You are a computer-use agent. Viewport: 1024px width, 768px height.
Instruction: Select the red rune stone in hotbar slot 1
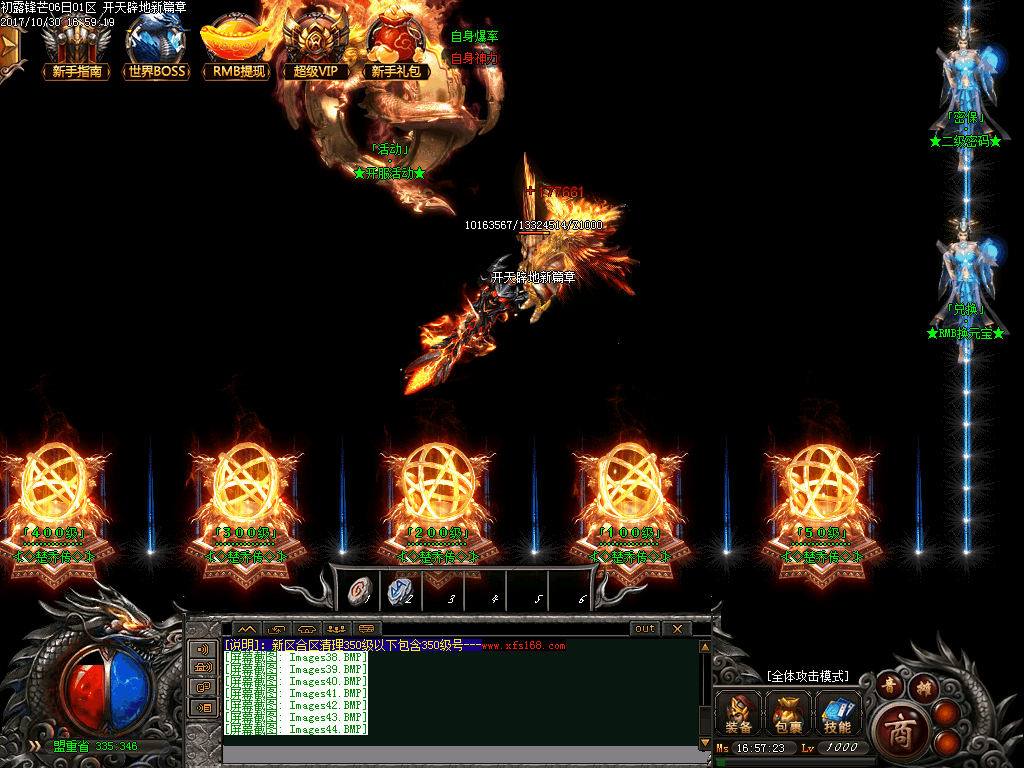tap(357, 592)
